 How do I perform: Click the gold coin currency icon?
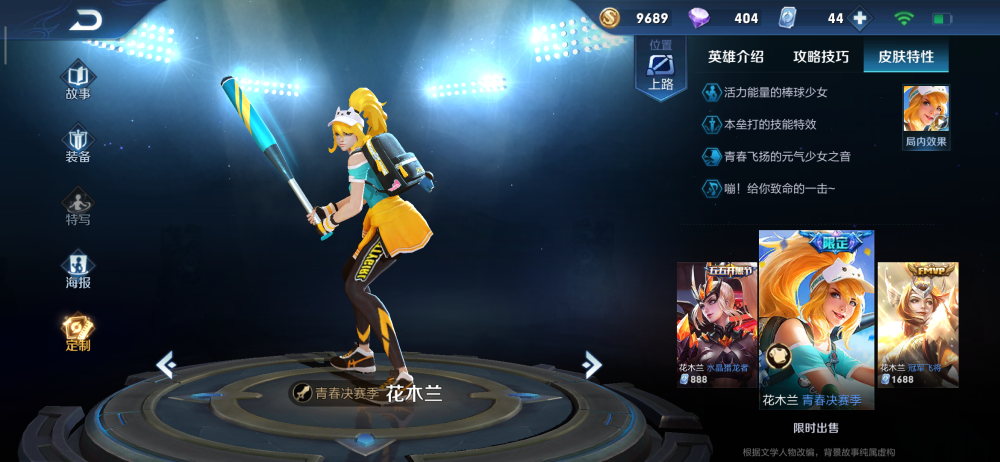click(x=610, y=18)
